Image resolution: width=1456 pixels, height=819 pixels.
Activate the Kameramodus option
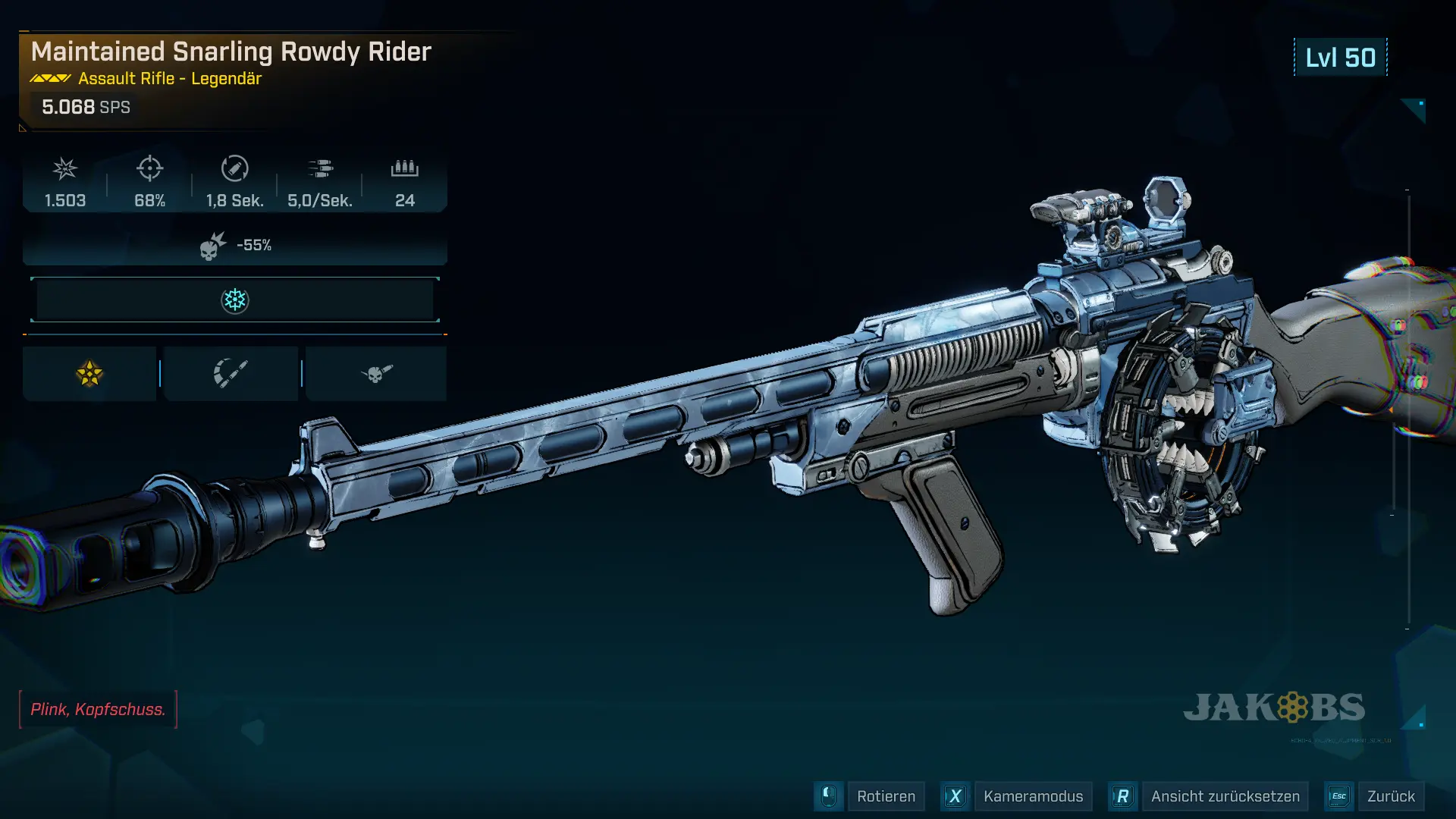tap(1032, 796)
